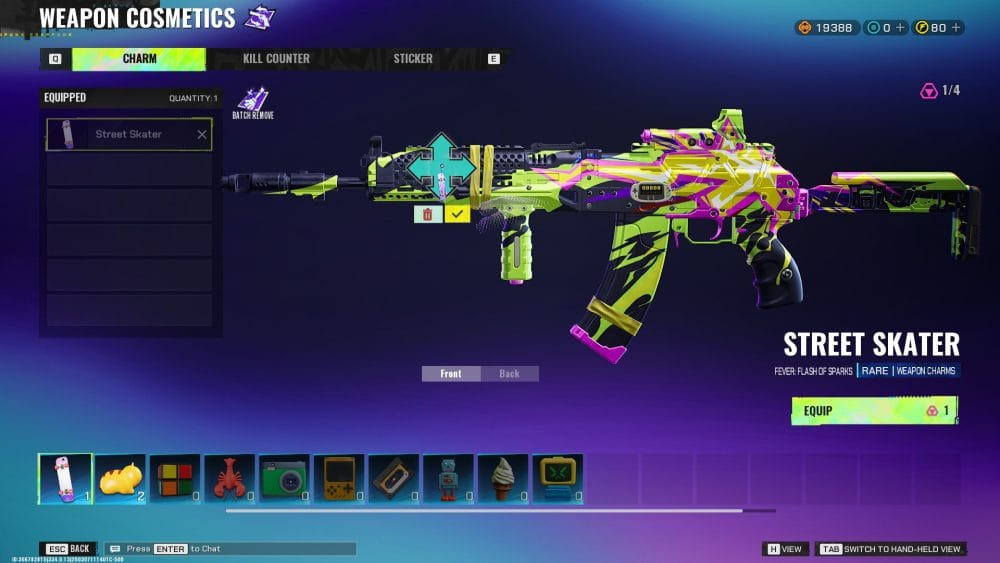Open the Sticker tab

click(x=413, y=59)
